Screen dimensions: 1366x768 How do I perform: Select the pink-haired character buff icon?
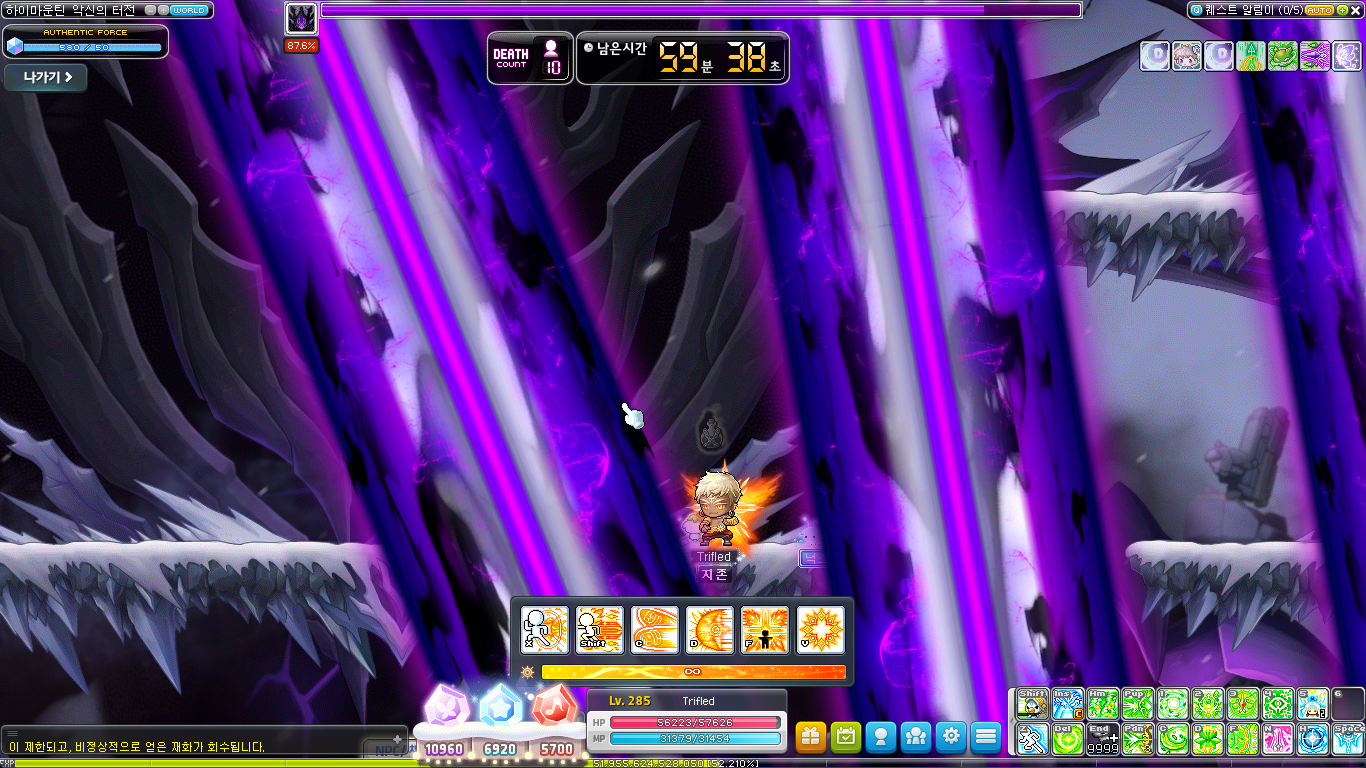(1187, 56)
